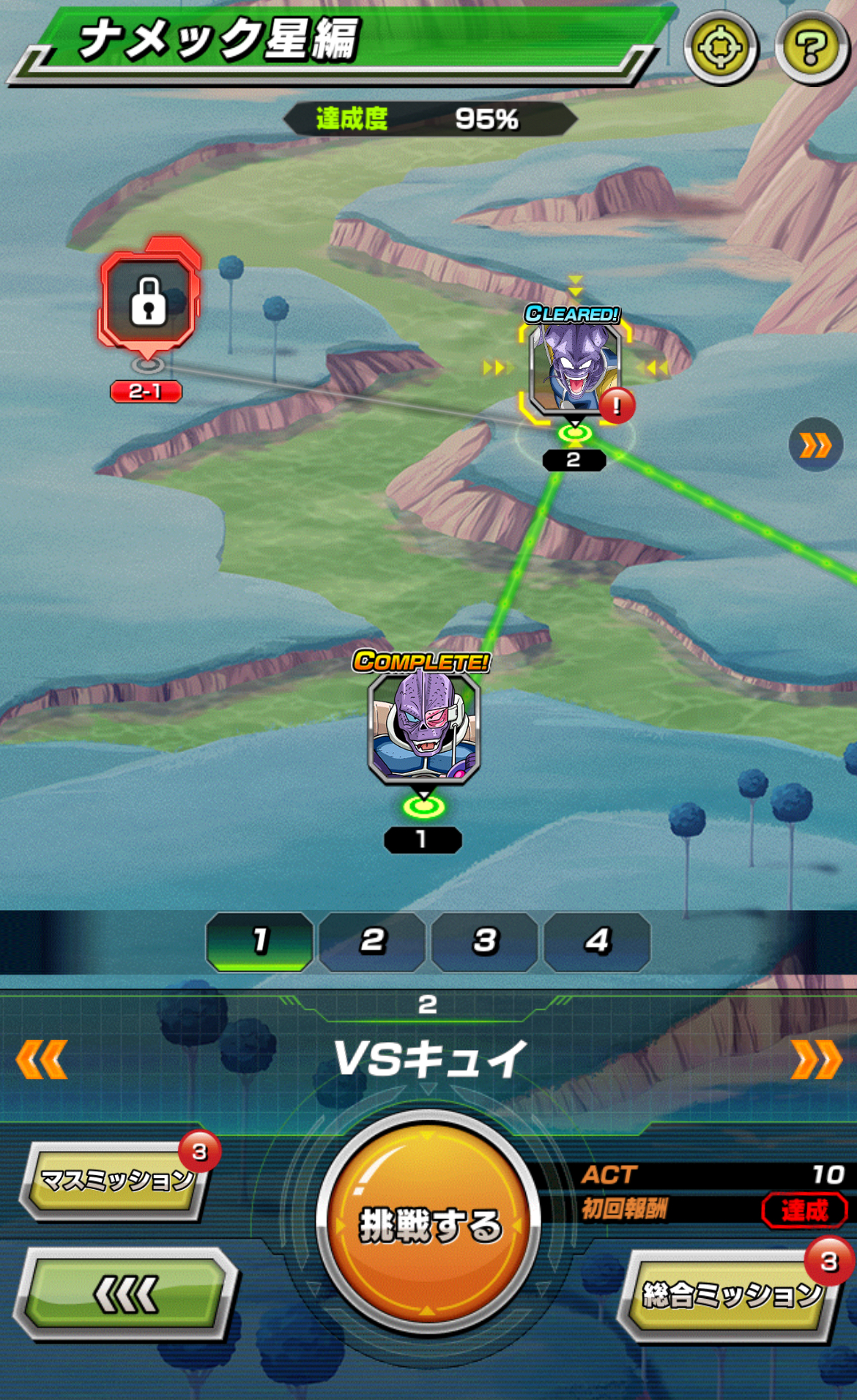The height and width of the screenshot is (1400, 857).
Task: Open the 総合ミッション overall missions
Action: [730, 1295]
